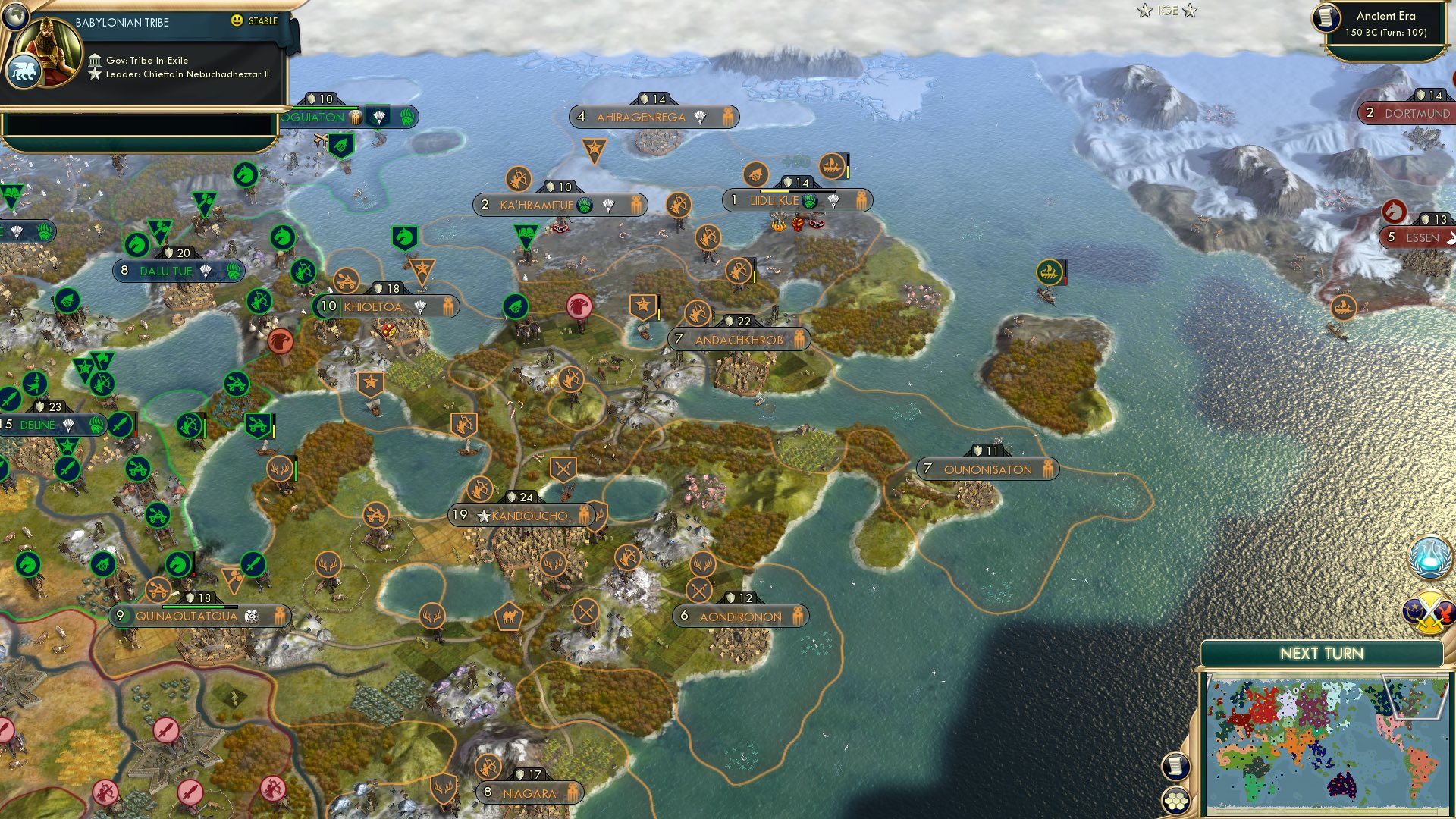Click the scroll notification beside the minimap
This screenshot has height=819, width=1456.
coord(1175,766)
